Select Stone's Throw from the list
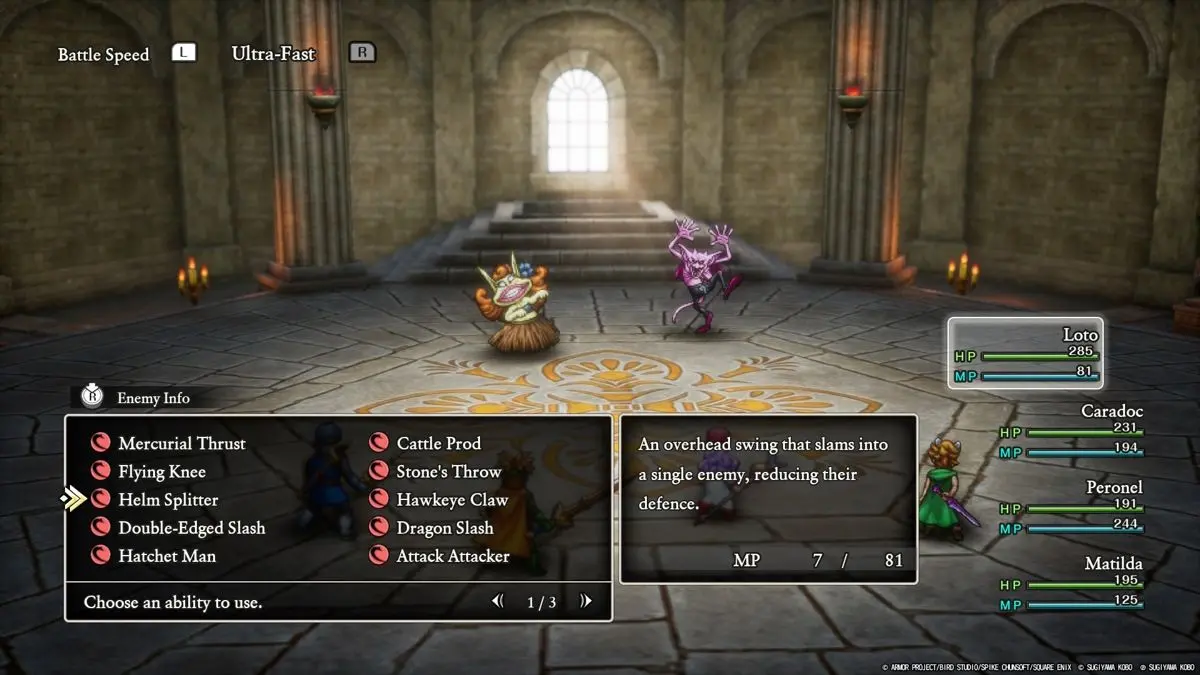Image resolution: width=1200 pixels, height=675 pixels. pos(448,471)
